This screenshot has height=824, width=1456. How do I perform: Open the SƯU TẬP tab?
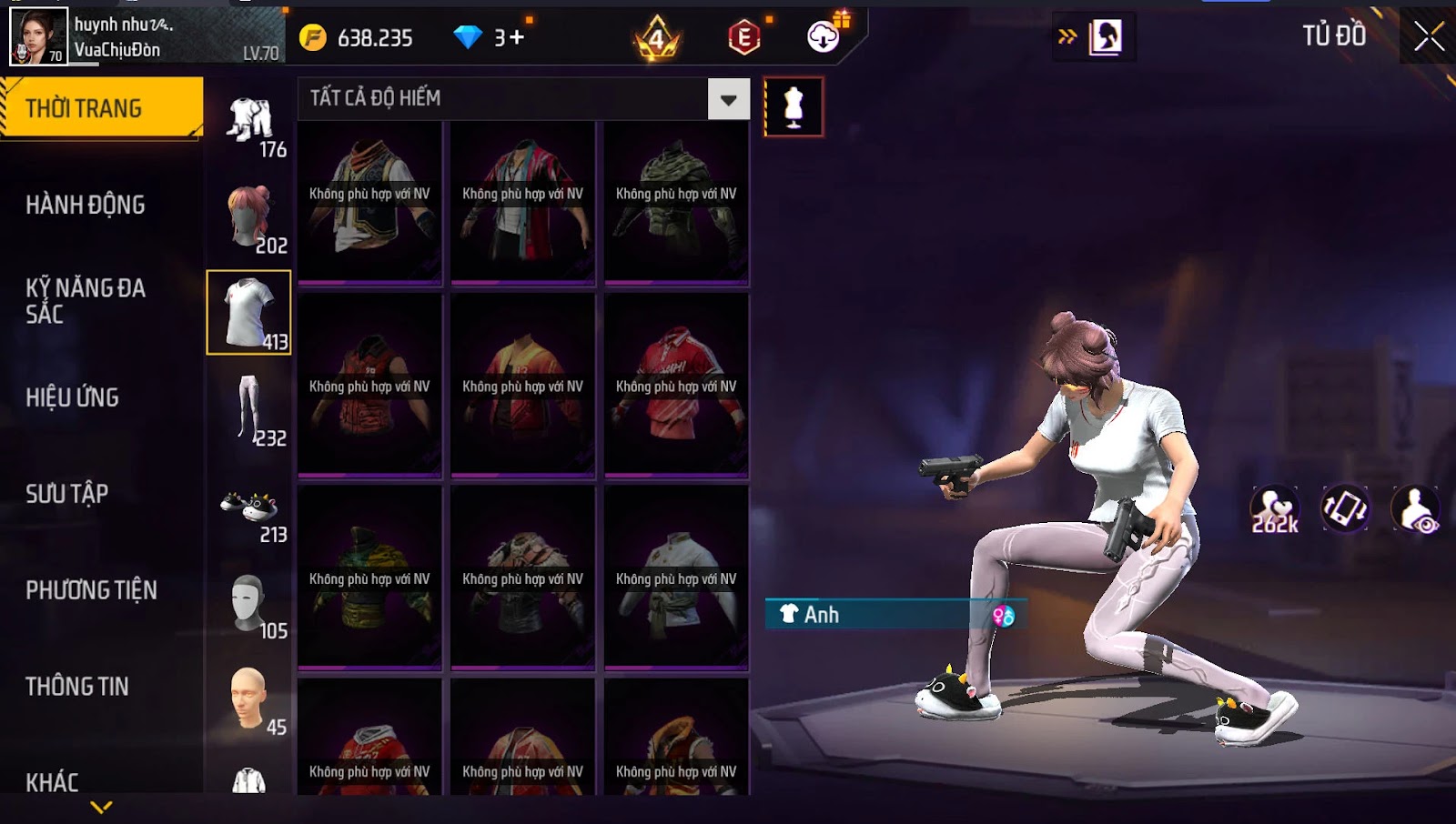[x=67, y=494]
